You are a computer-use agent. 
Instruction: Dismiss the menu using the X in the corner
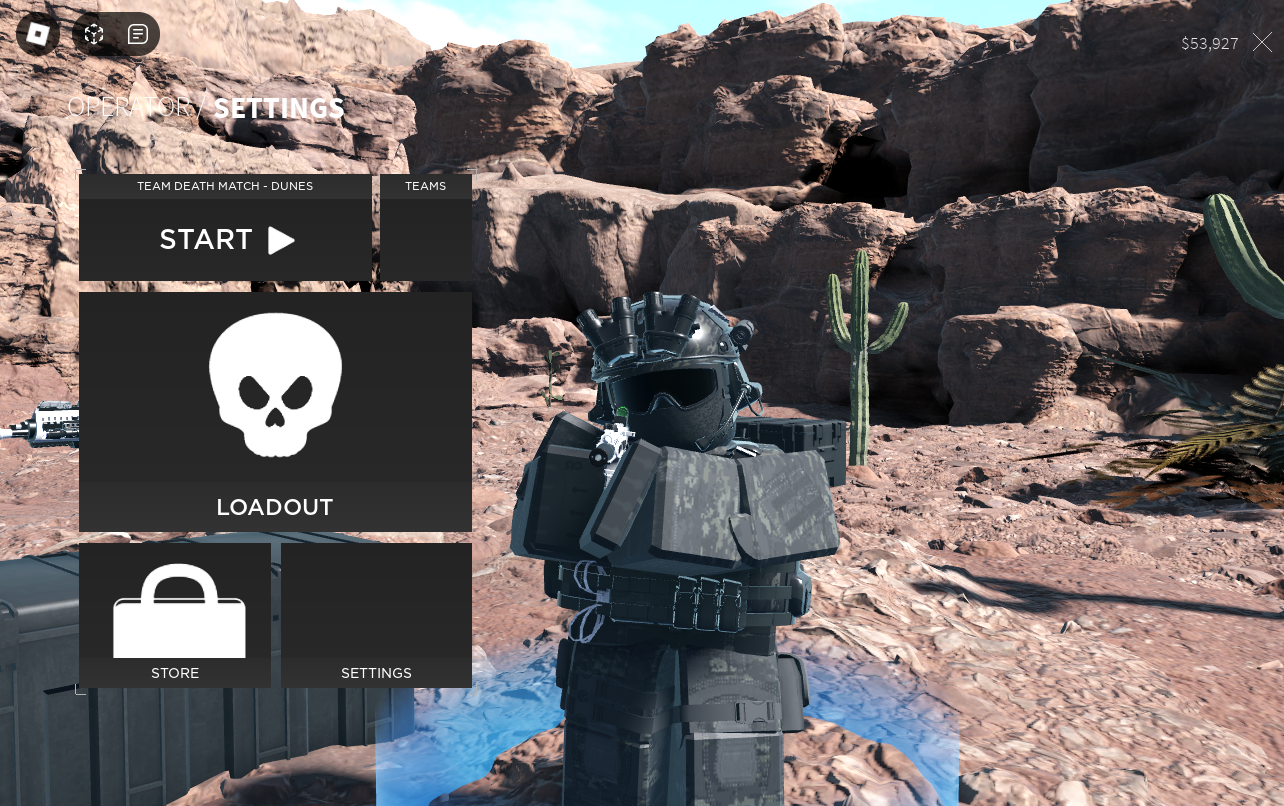[1262, 43]
